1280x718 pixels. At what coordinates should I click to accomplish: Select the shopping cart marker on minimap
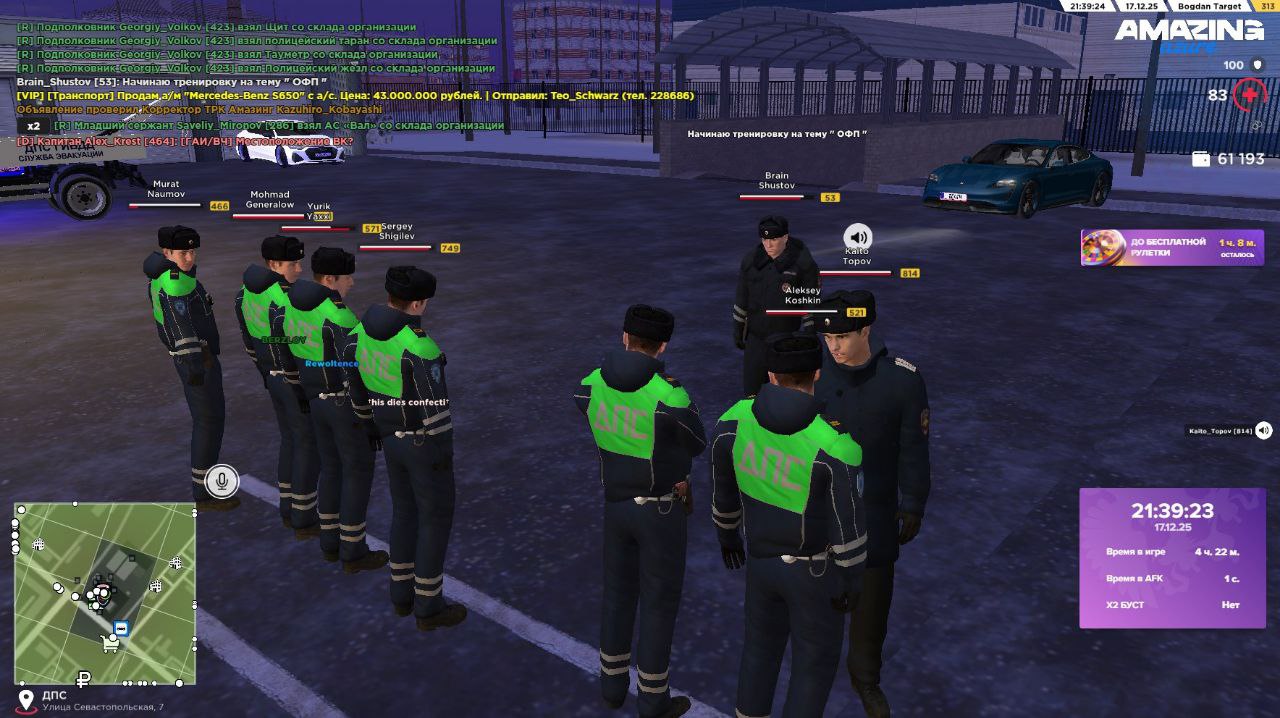tap(110, 645)
